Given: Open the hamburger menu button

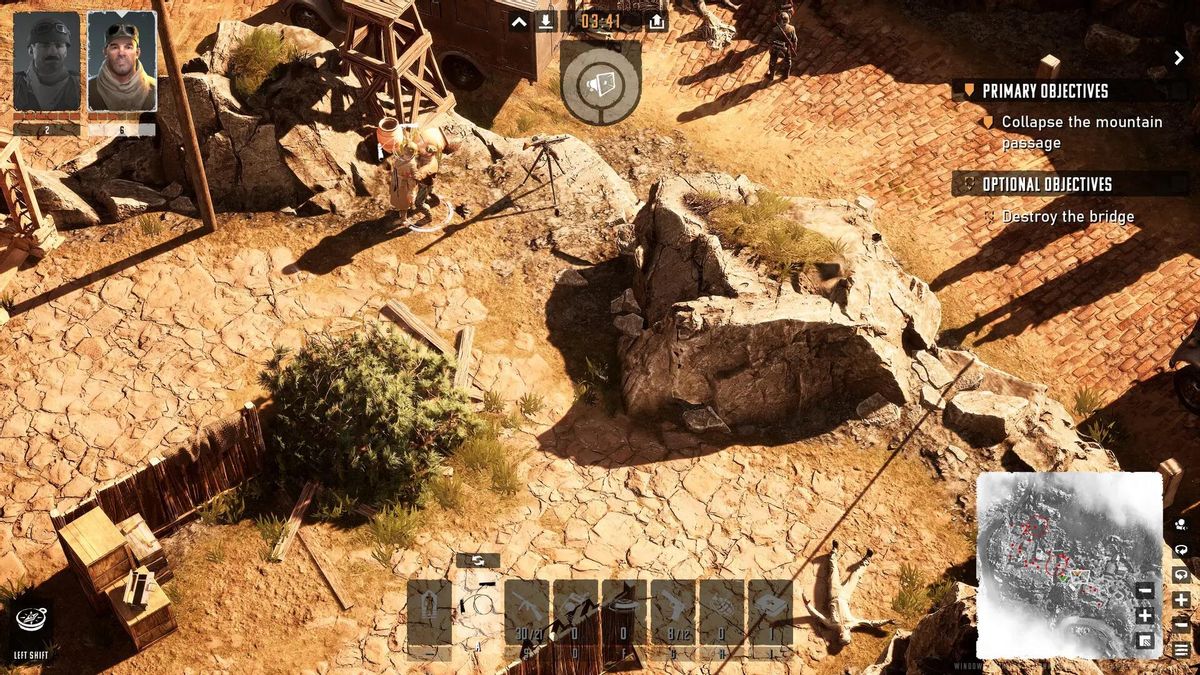Looking at the screenshot, I should click(1182, 649).
